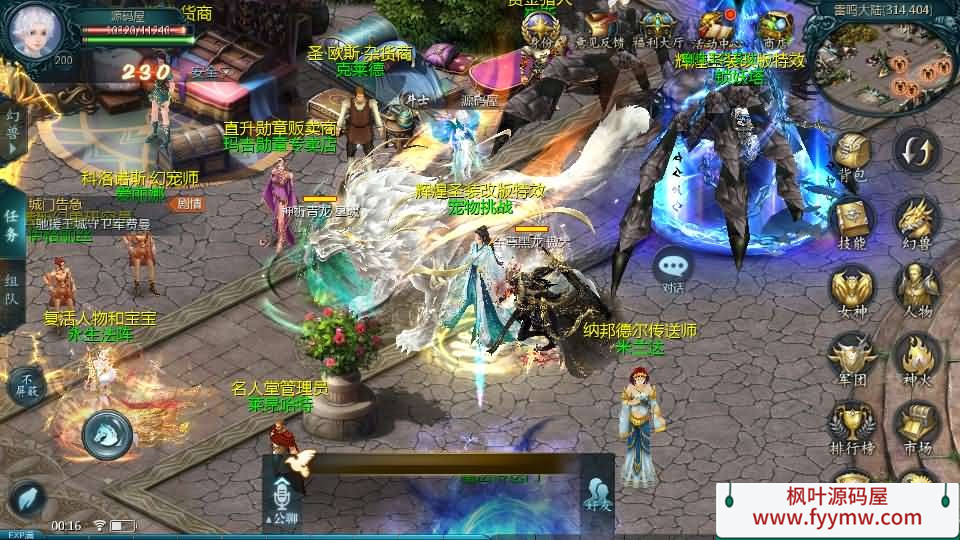Open 意见反馈 feedback
The height and width of the screenshot is (540, 960).
click(x=599, y=28)
